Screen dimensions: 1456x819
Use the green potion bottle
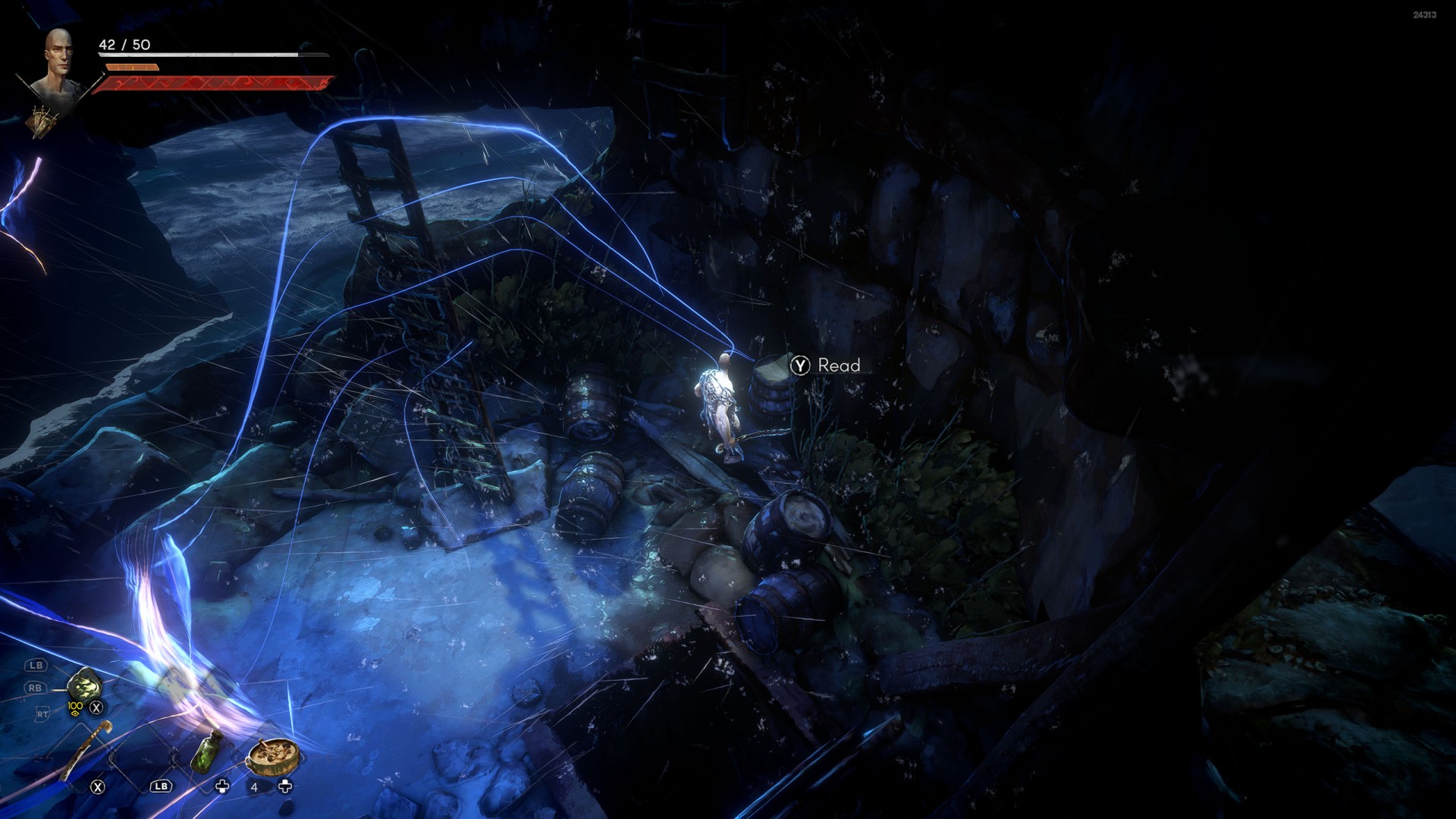206,751
